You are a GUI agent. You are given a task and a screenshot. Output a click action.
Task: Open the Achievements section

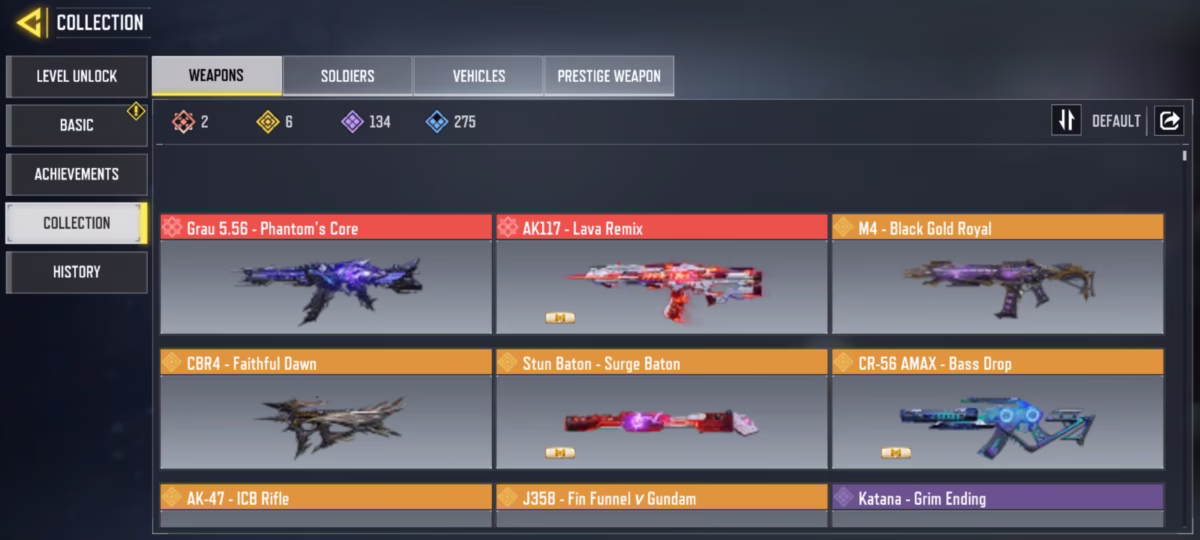click(x=77, y=174)
